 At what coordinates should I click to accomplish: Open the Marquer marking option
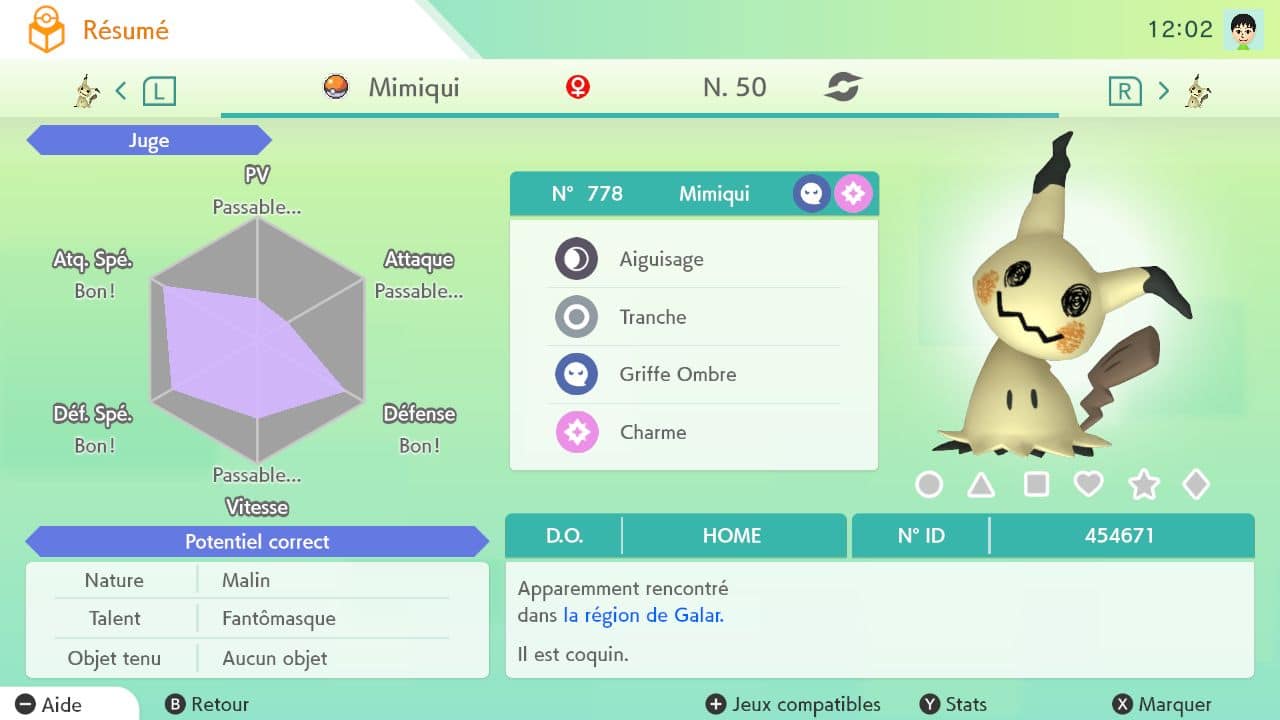(1162, 705)
